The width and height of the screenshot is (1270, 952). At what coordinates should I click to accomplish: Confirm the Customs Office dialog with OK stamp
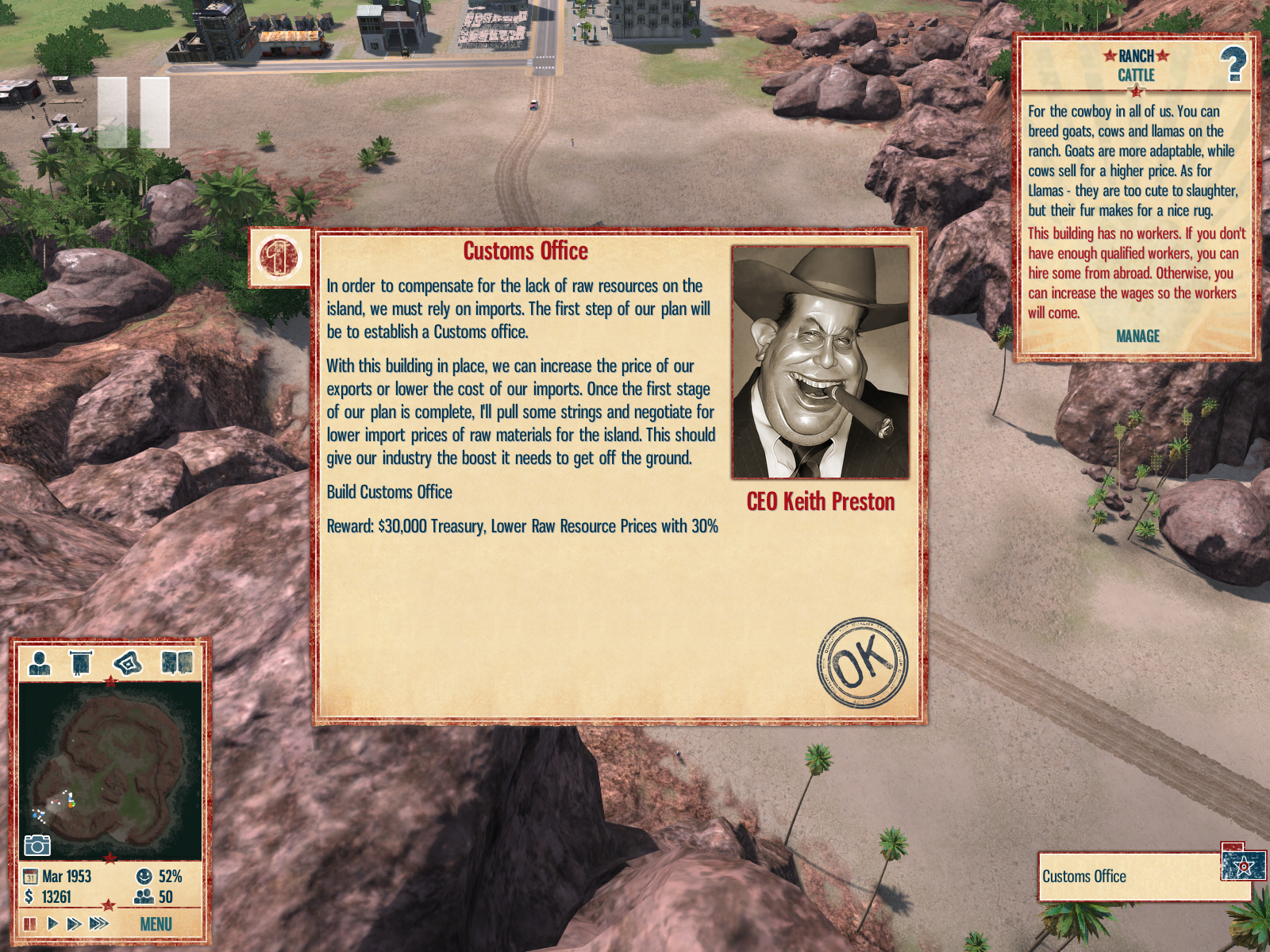tap(862, 662)
